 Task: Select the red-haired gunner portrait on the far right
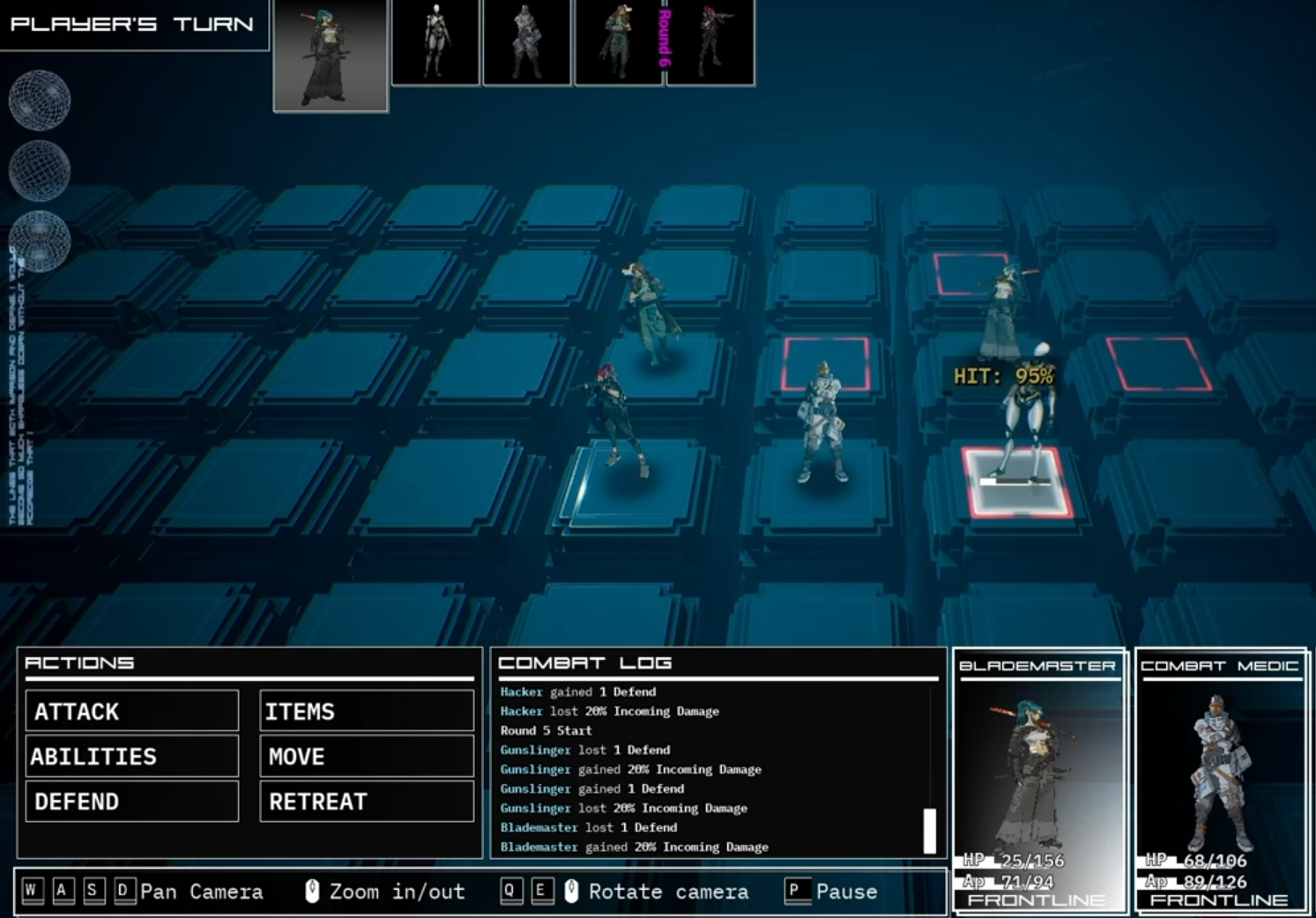(x=710, y=41)
